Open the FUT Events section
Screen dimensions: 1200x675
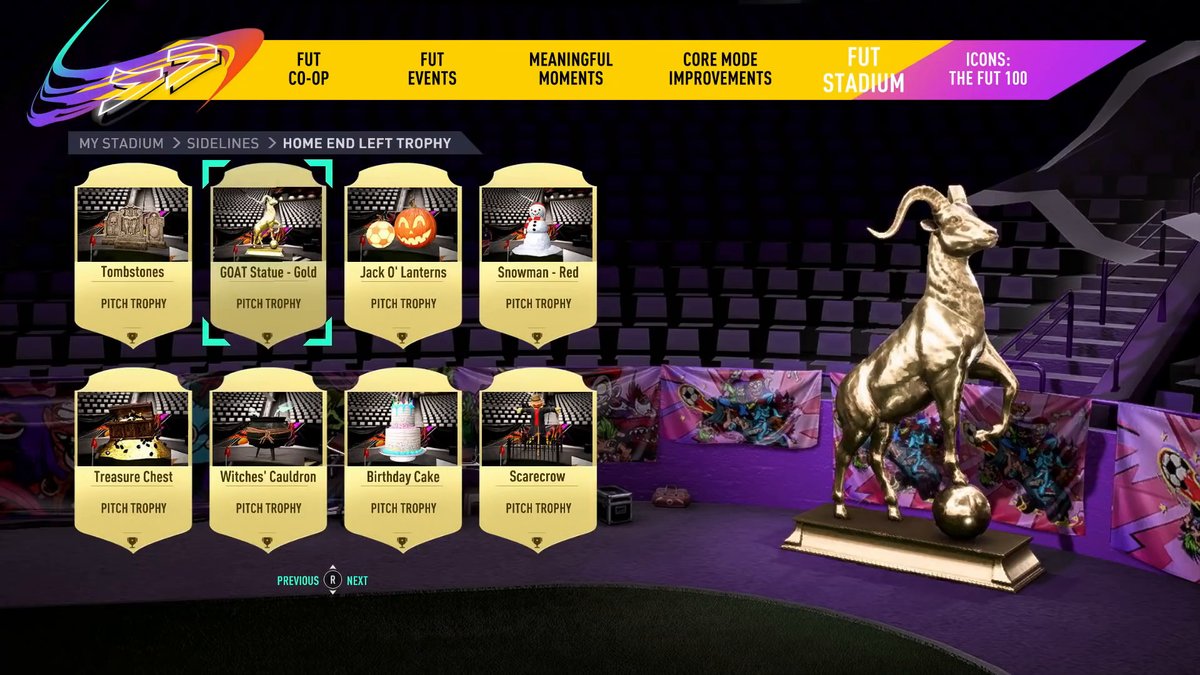(x=432, y=69)
